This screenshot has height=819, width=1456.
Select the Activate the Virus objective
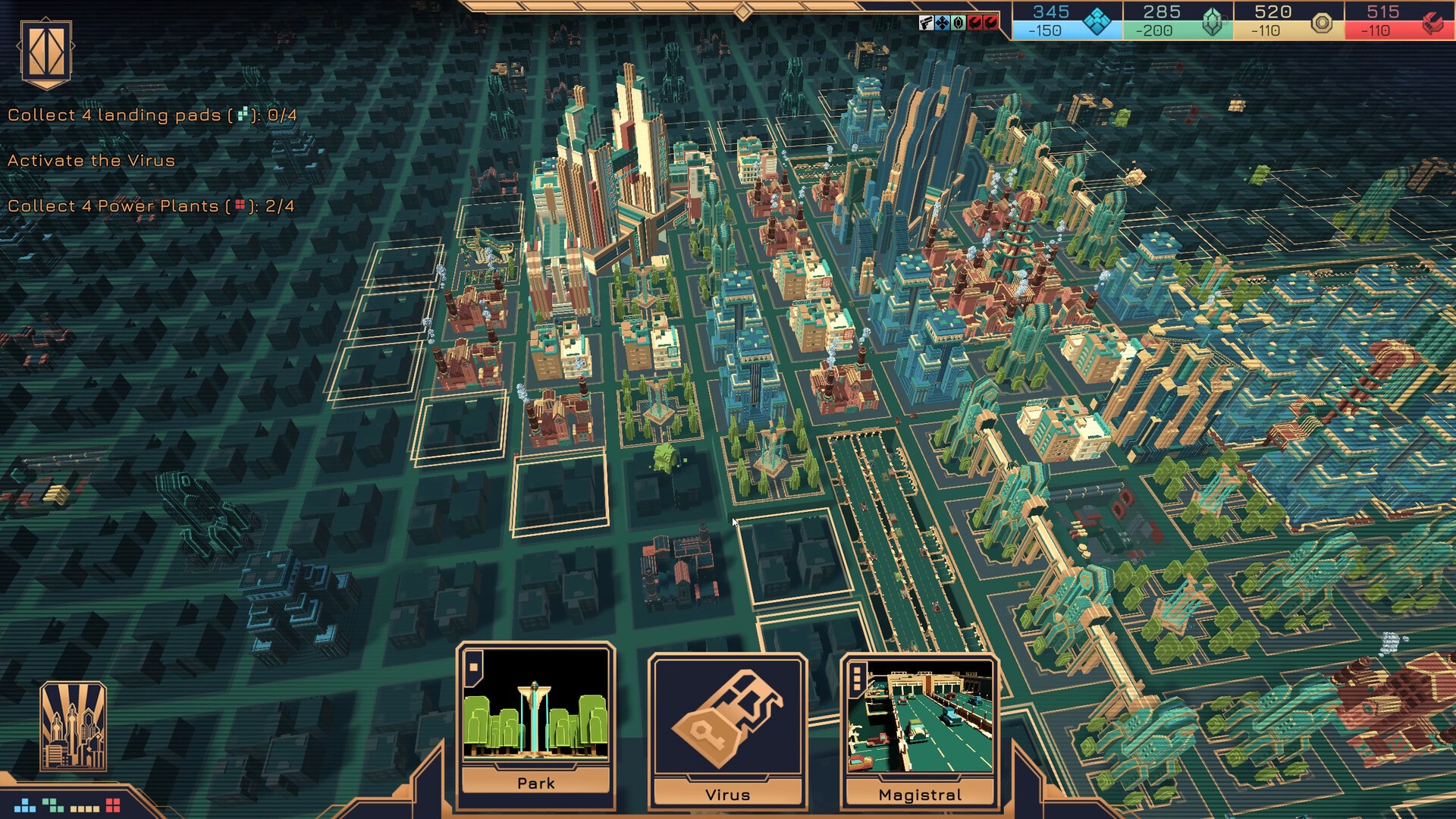pyautogui.click(x=92, y=161)
